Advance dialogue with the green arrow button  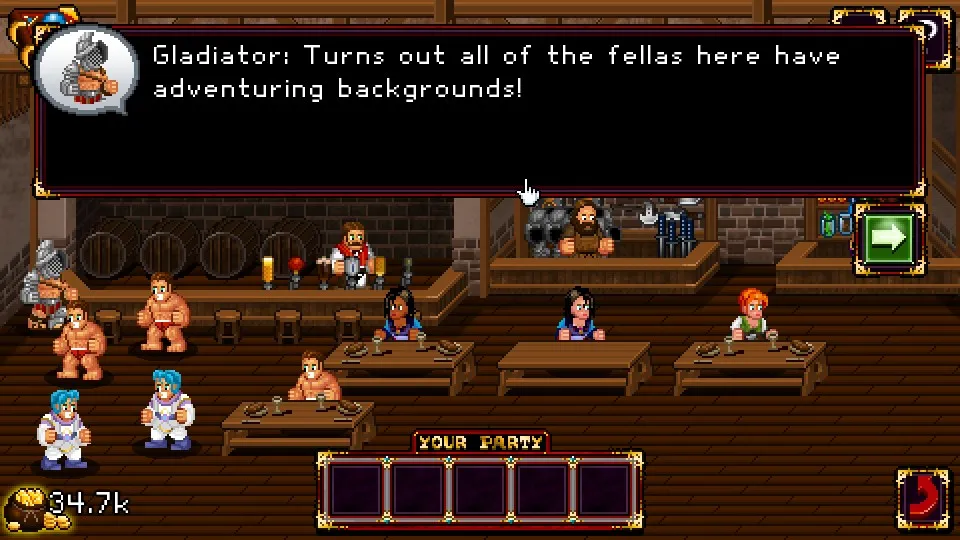[886, 238]
